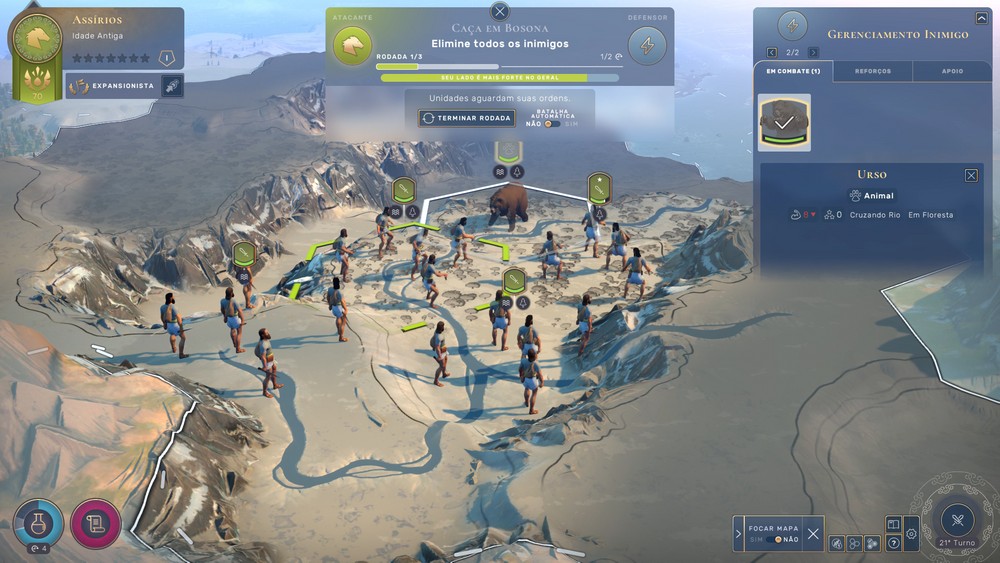Go to the next army page
1000x563 pixels.
pyautogui.click(x=813, y=52)
